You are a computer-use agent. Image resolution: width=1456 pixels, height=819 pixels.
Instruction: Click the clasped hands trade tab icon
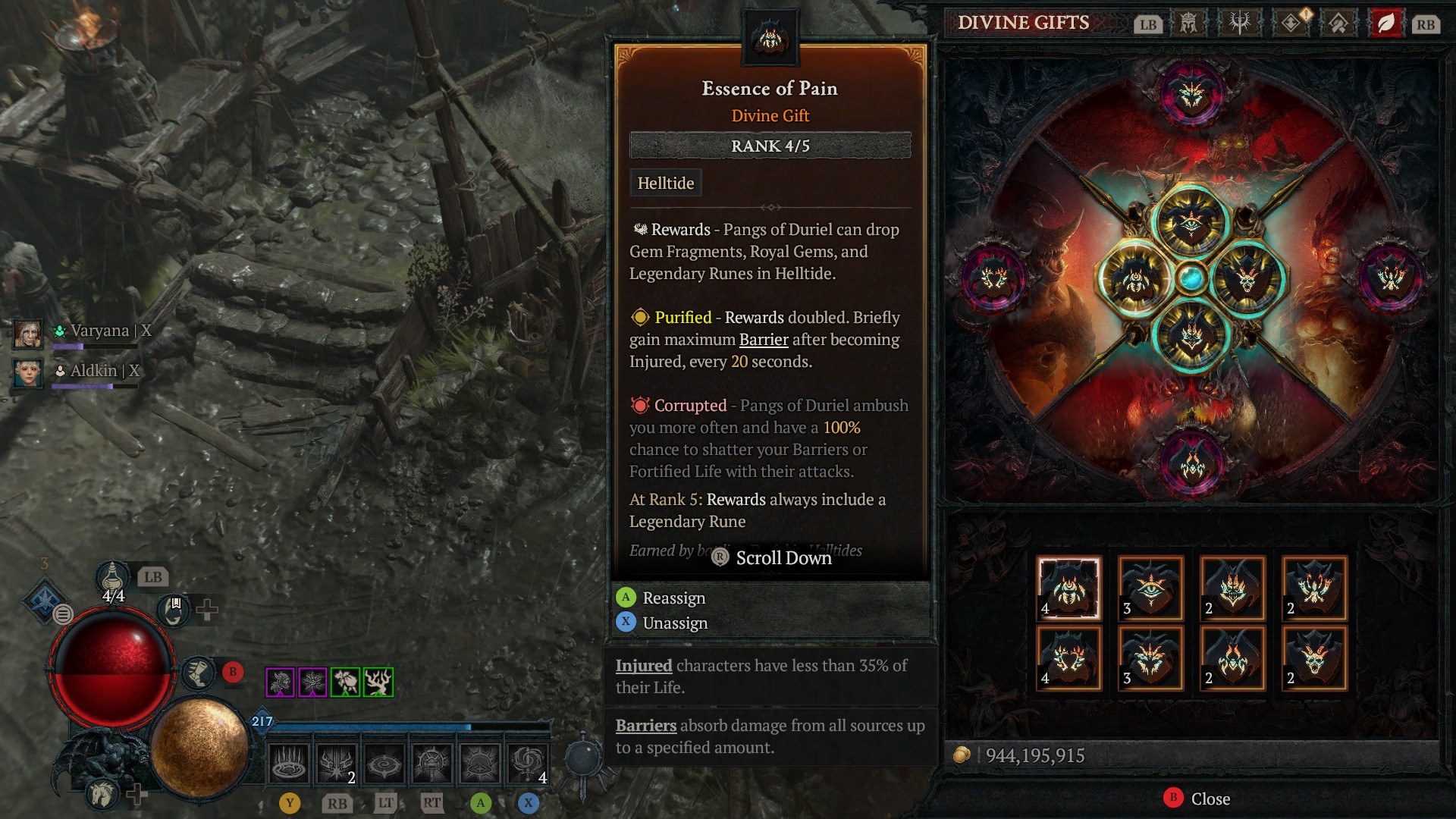tap(1337, 24)
